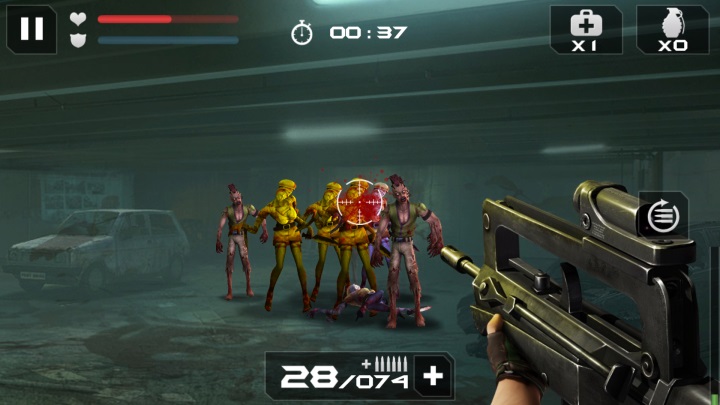Pause the game

tap(32, 28)
